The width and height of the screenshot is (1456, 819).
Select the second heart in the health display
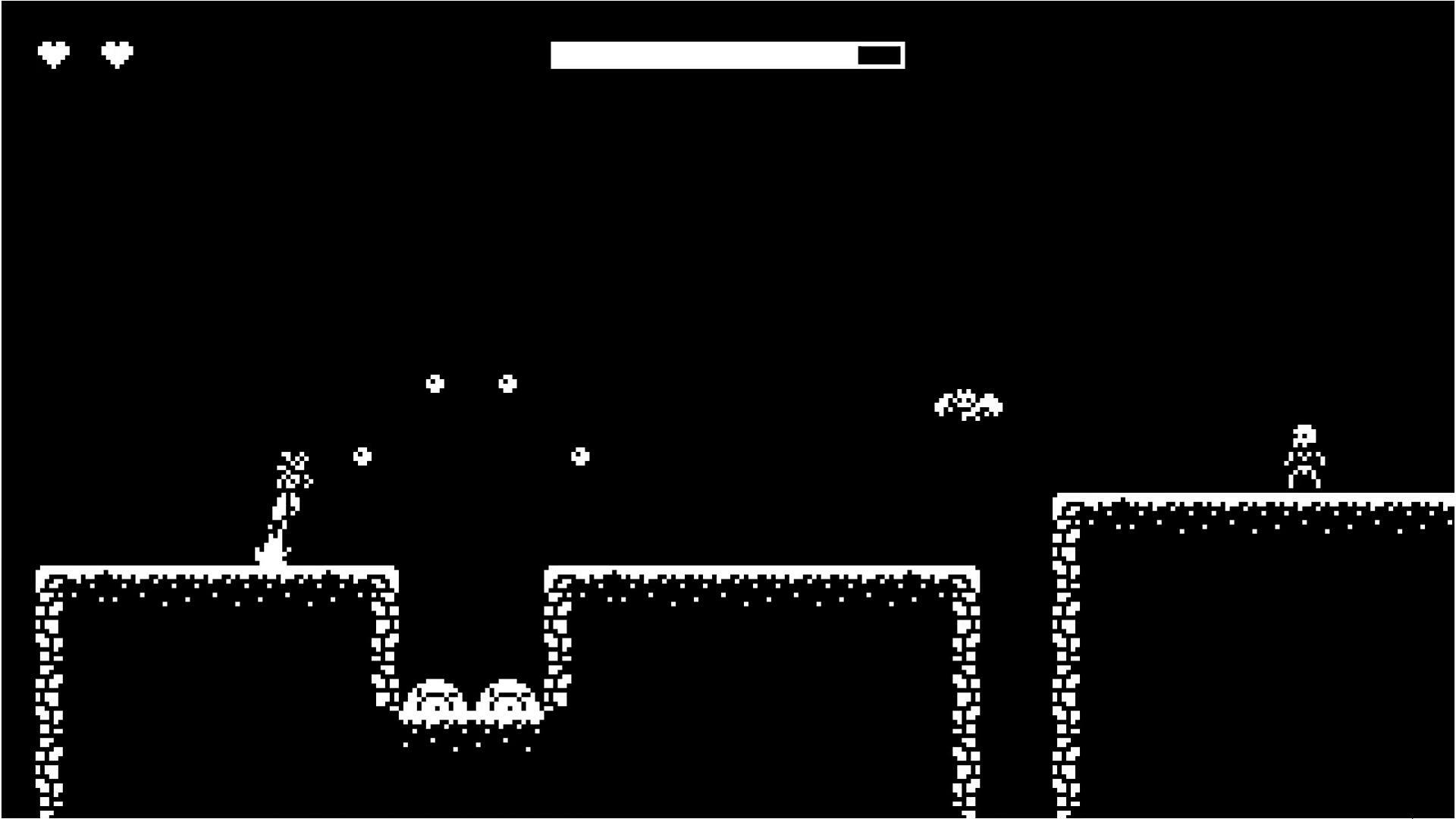[x=116, y=53]
